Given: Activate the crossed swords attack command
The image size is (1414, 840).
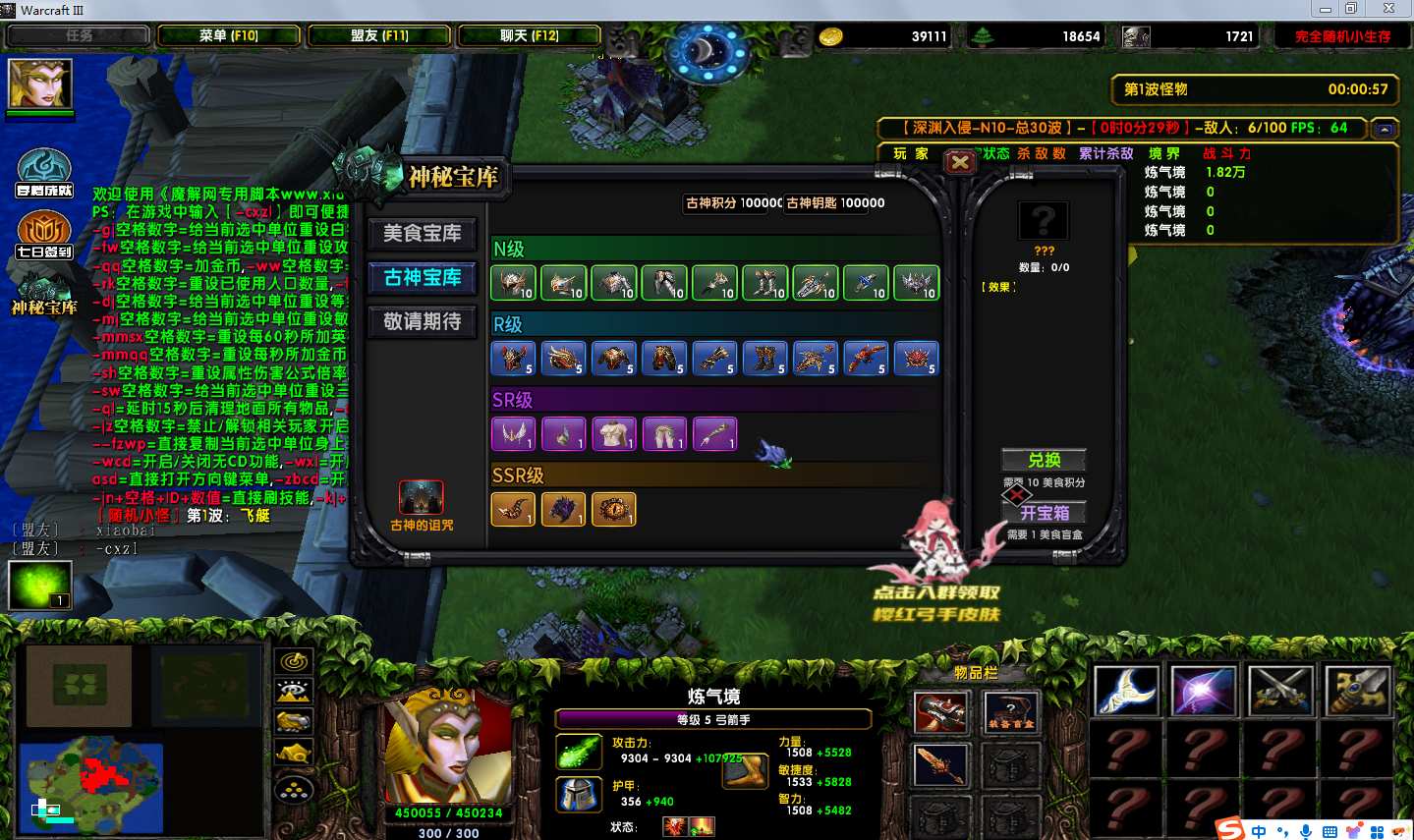Looking at the screenshot, I should tap(1279, 691).
